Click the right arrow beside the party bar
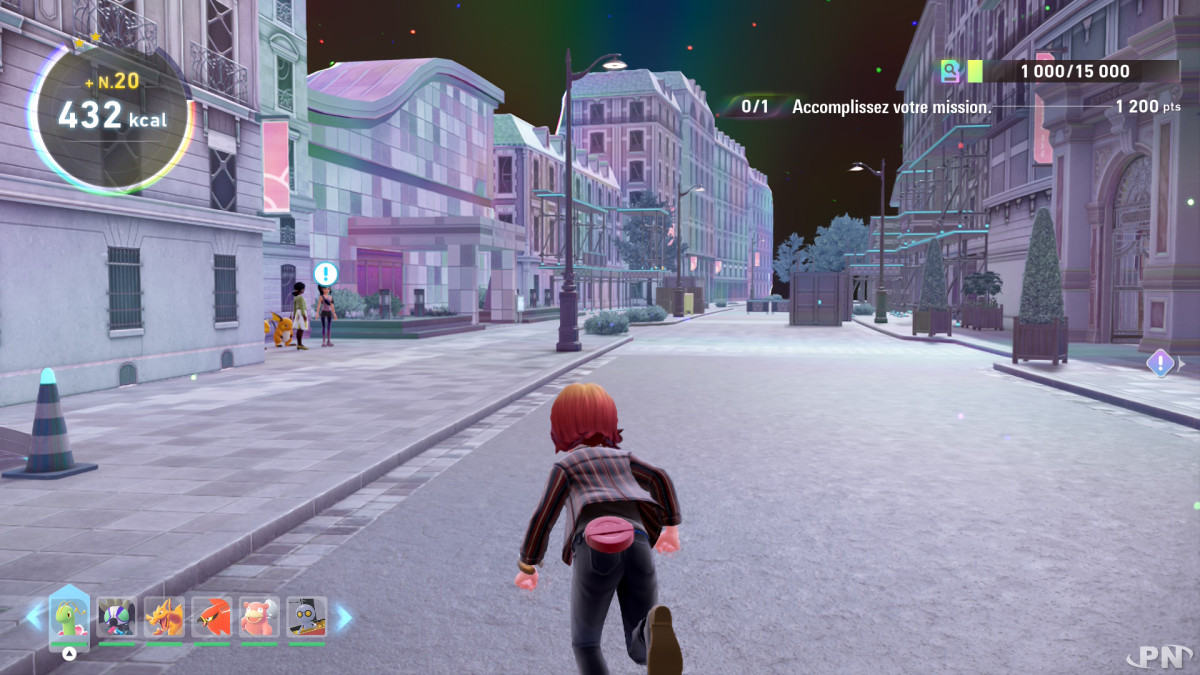 tap(343, 617)
